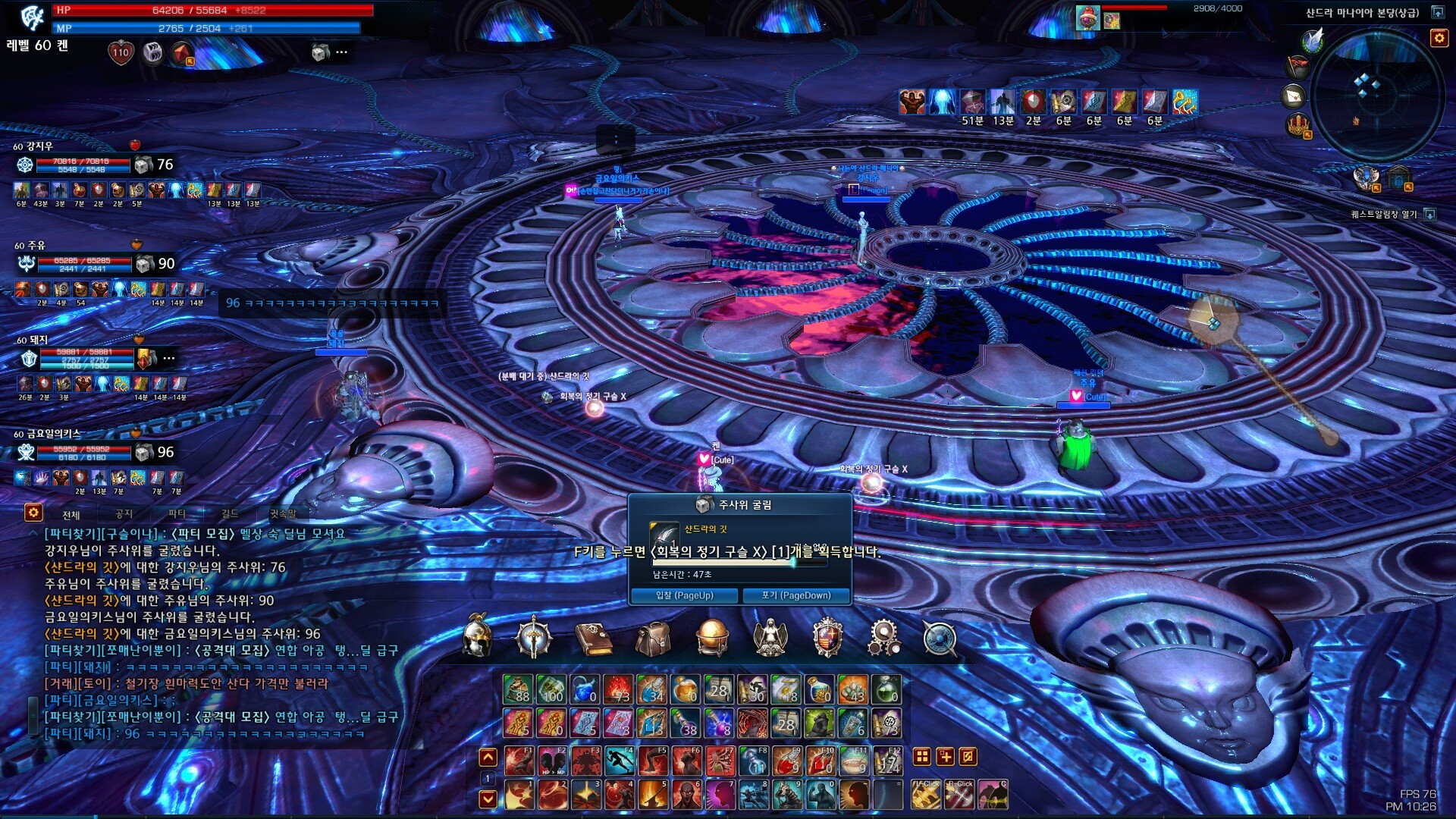
Task: Open the helmet character profile menu
Action: [x=477, y=637]
